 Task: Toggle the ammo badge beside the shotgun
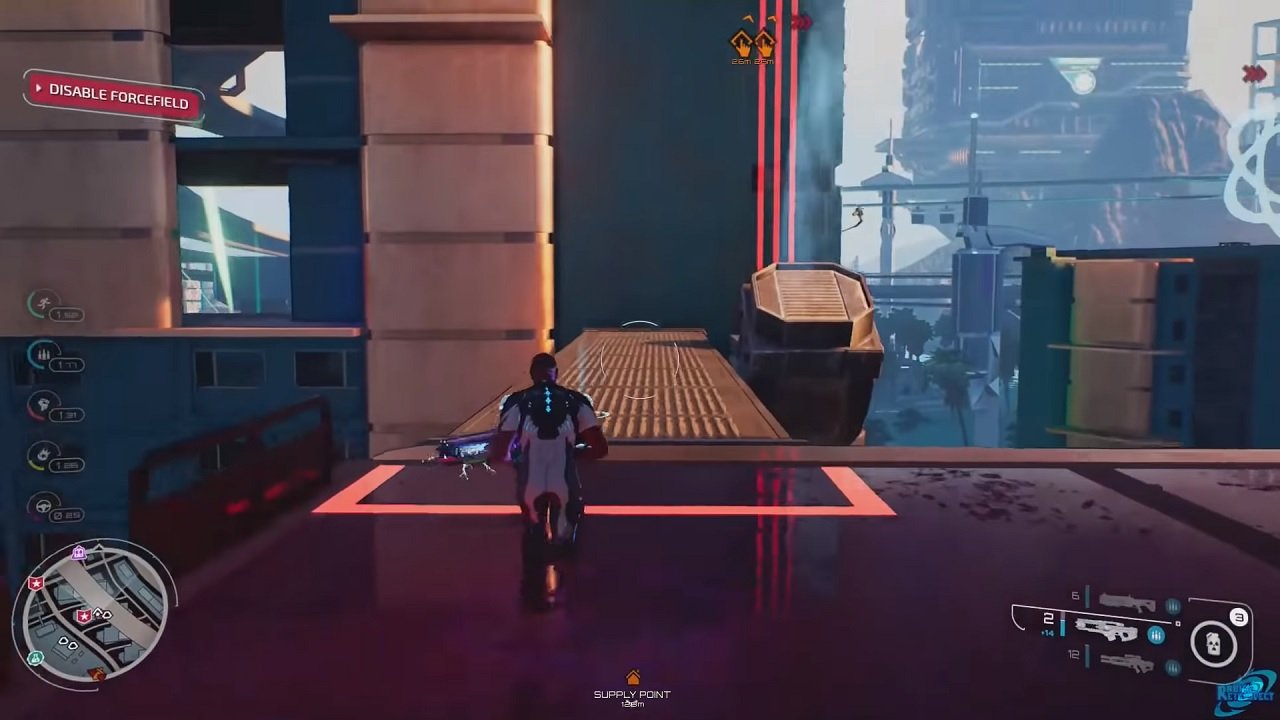1172,607
